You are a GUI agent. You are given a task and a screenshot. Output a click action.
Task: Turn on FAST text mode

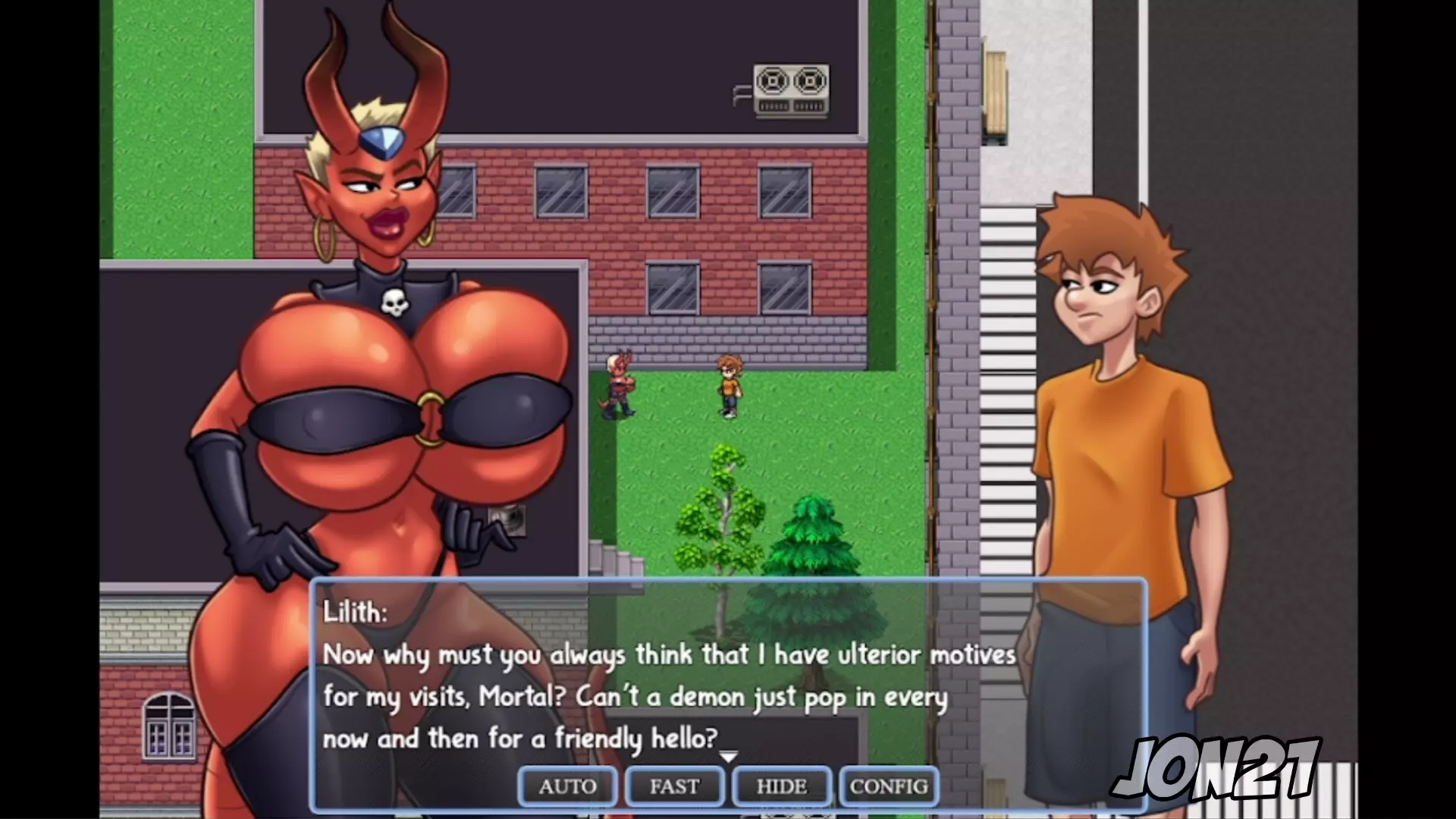click(674, 786)
